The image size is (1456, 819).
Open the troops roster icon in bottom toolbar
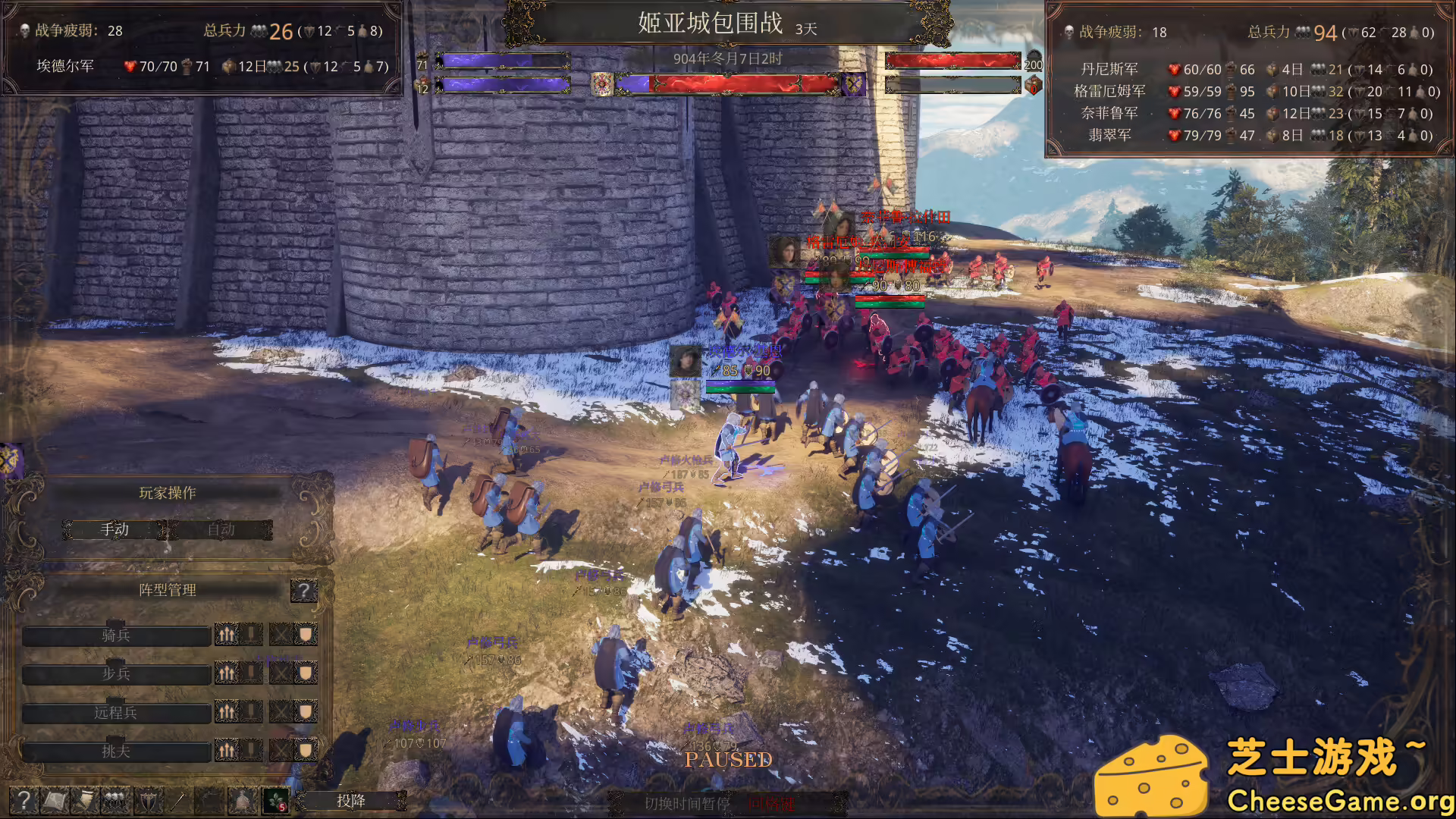tap(115, 800)
